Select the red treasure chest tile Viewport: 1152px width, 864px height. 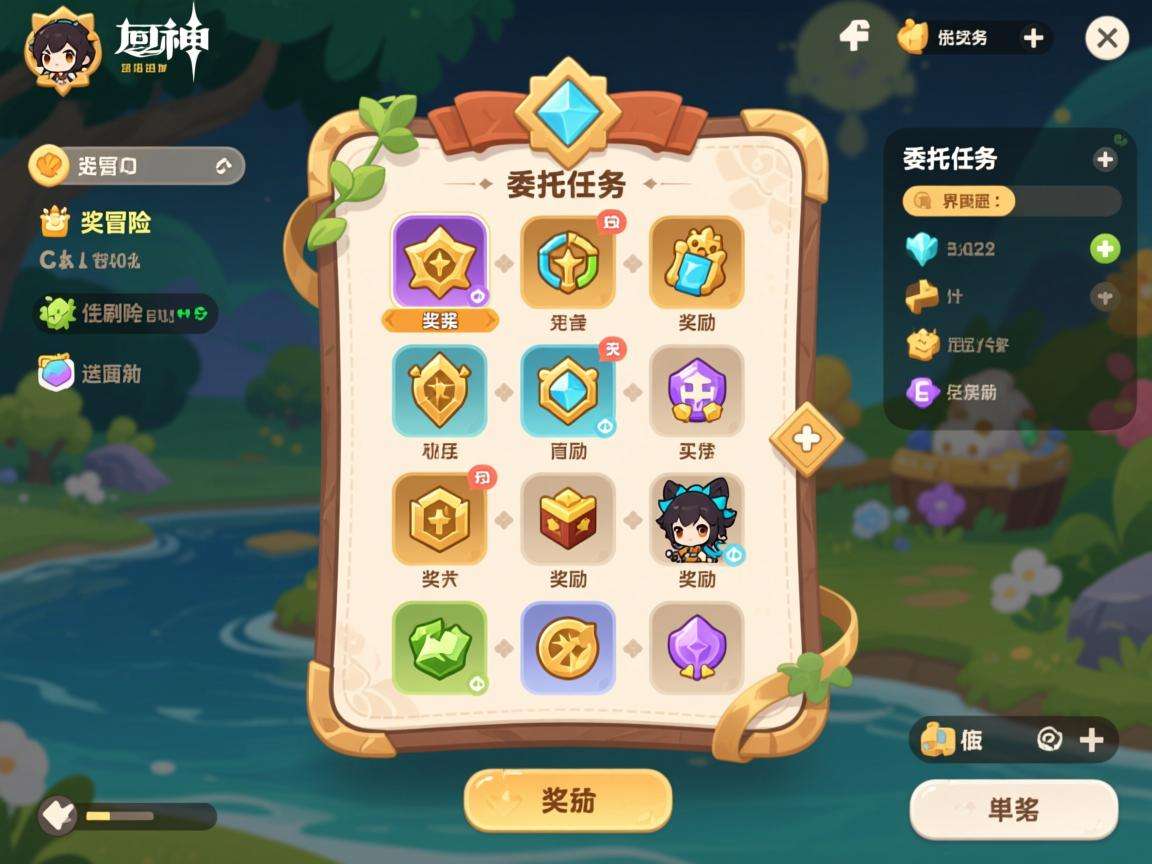click(x=568, y=519)
